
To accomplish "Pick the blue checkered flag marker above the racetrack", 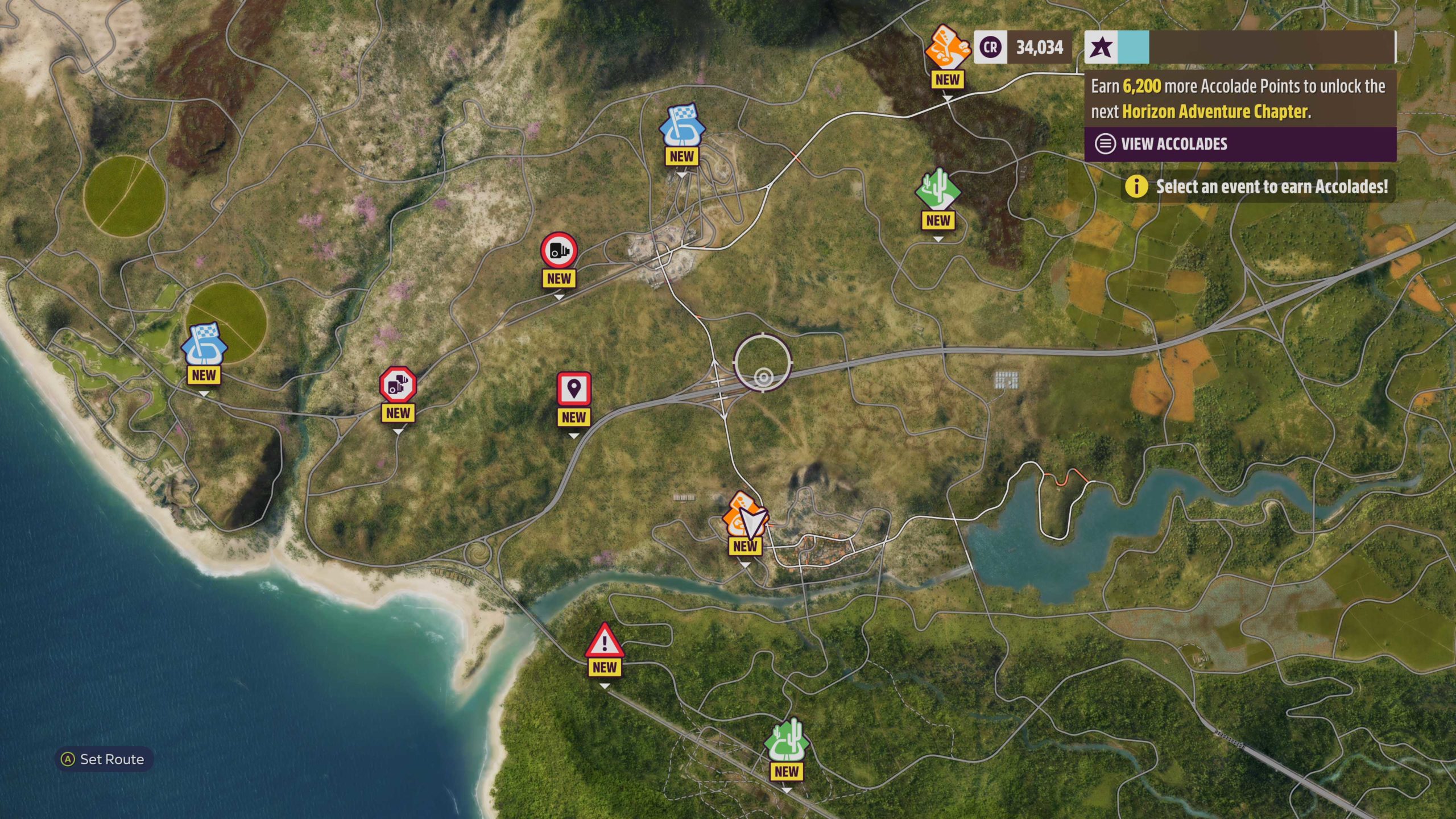I will (682, 126).
